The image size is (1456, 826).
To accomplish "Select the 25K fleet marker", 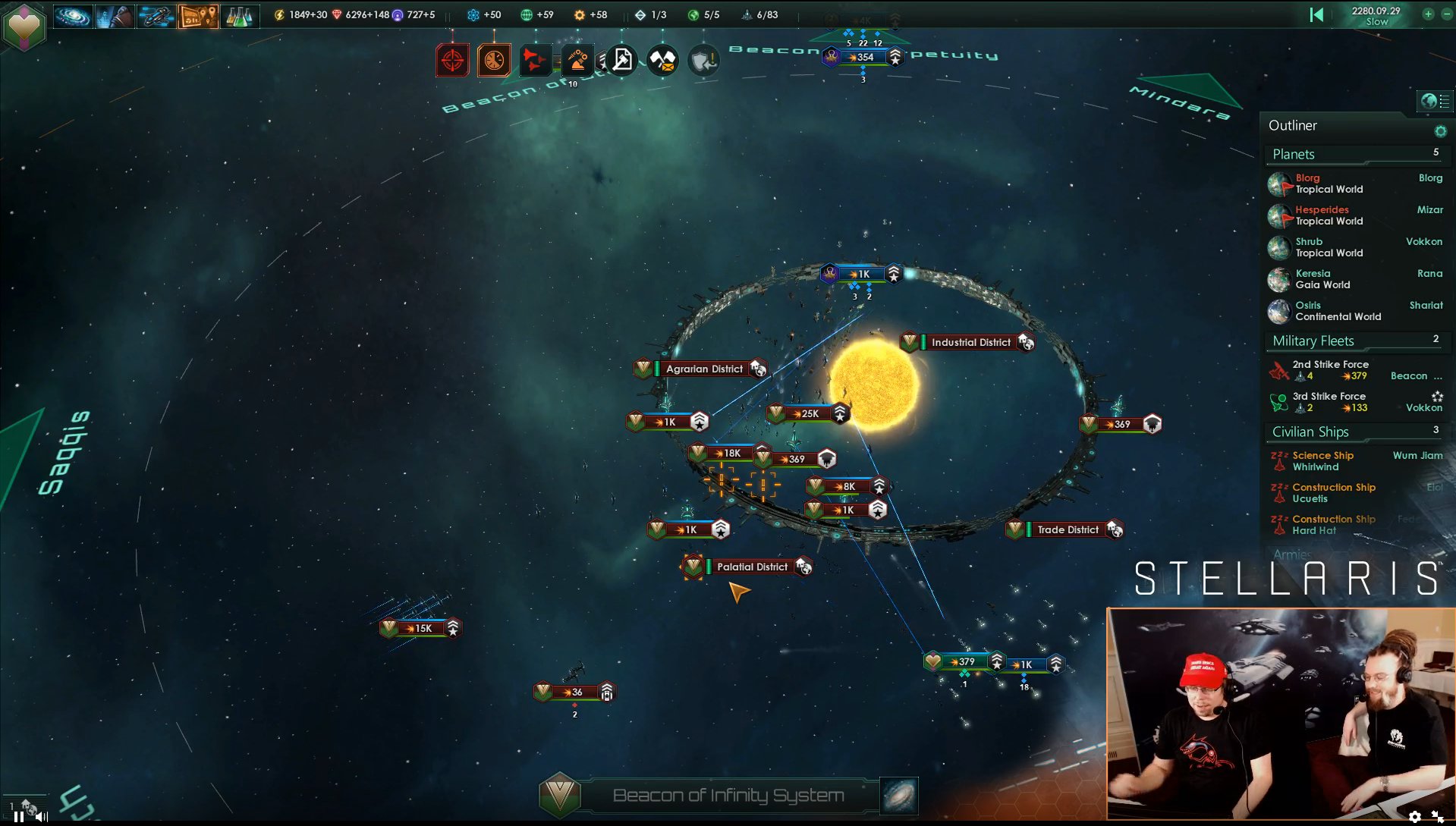I will (810, 413).
